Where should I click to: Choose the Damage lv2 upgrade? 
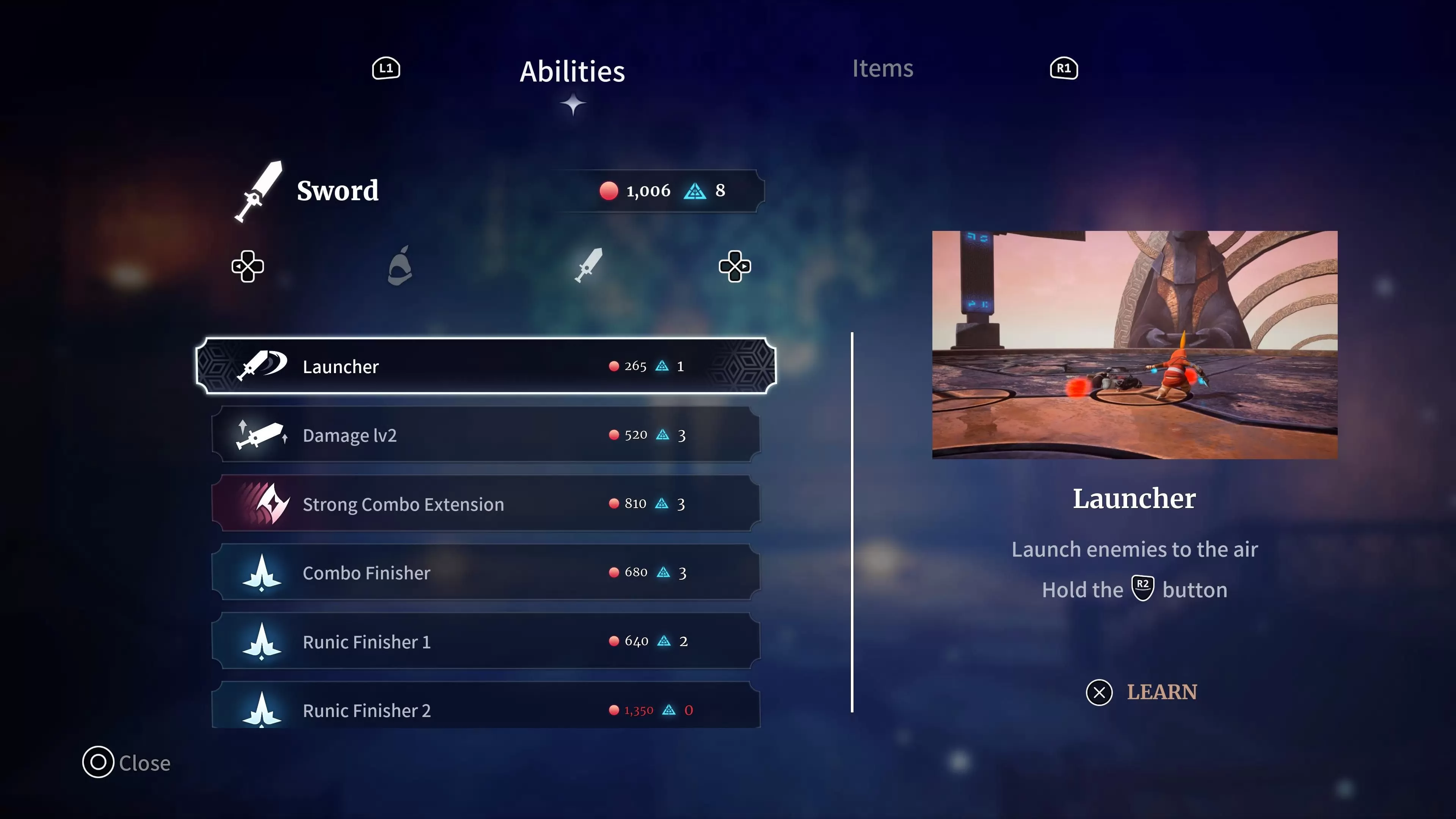[486, 435]
